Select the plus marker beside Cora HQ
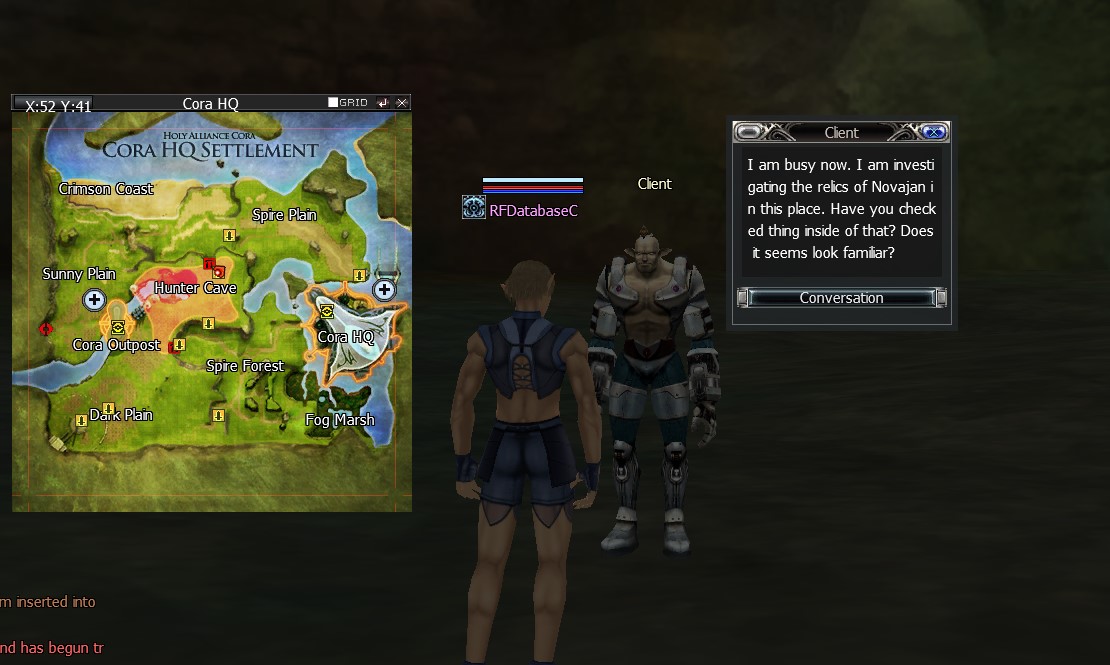Image resolution: width=1110 pixels, height=665 pixels. [384, 290]
